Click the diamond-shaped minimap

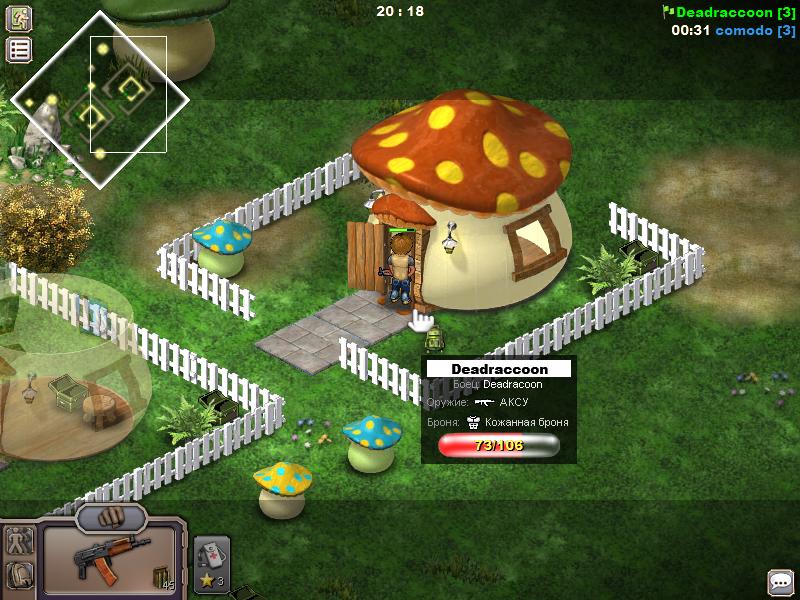point(100,100)
